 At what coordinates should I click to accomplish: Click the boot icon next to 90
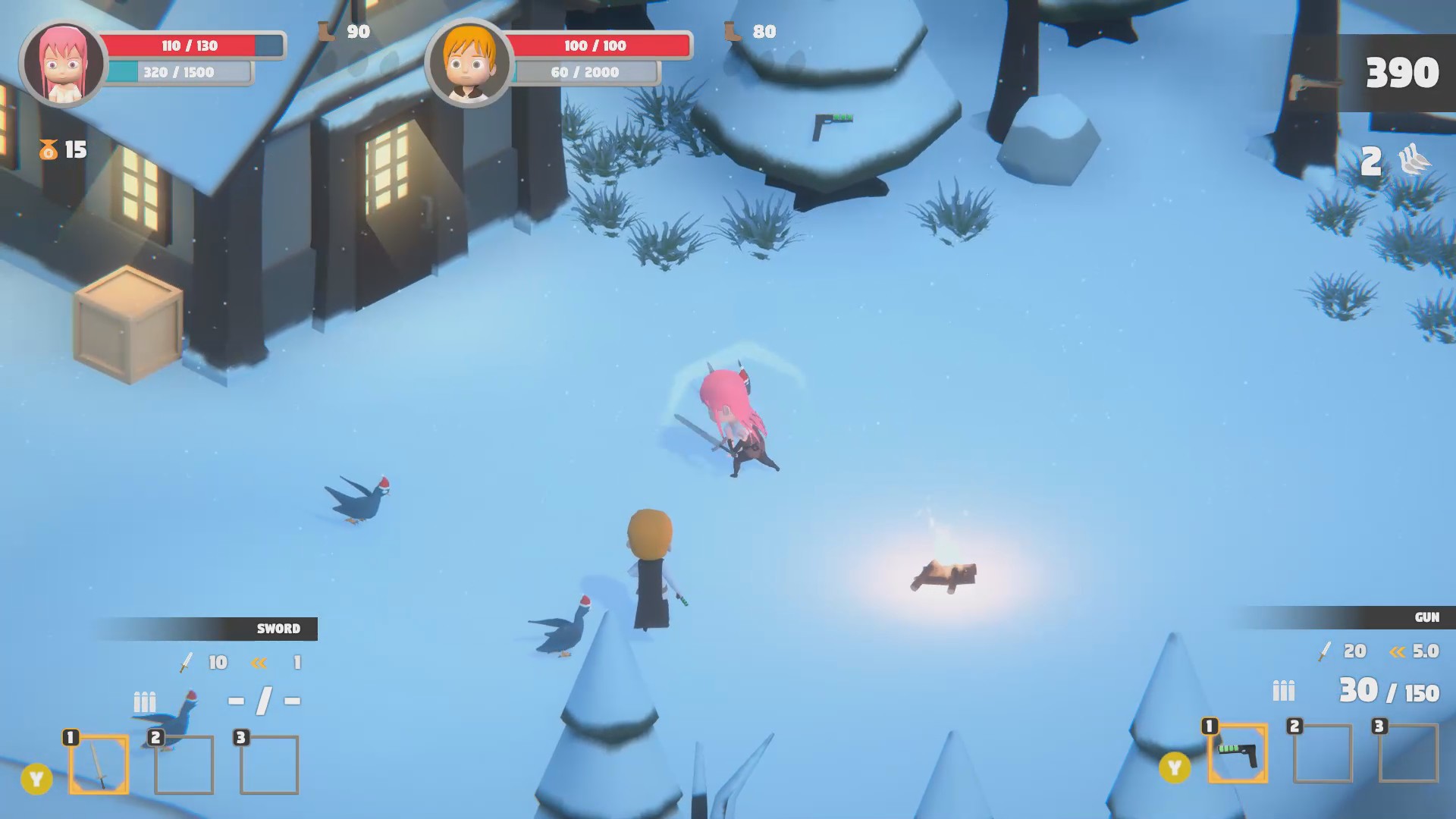[326, 32]
